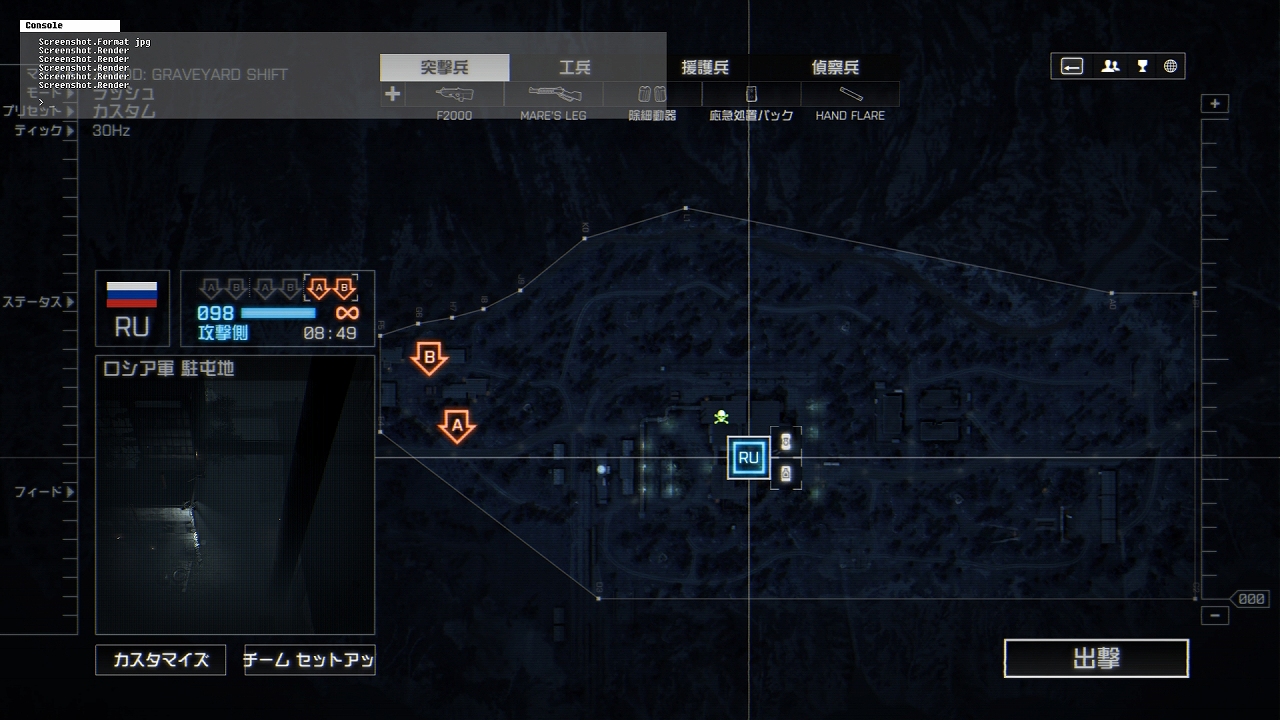This screenshot has width=1280, height=720.
Task: Select objective B marker on the map
Action: 430,357
